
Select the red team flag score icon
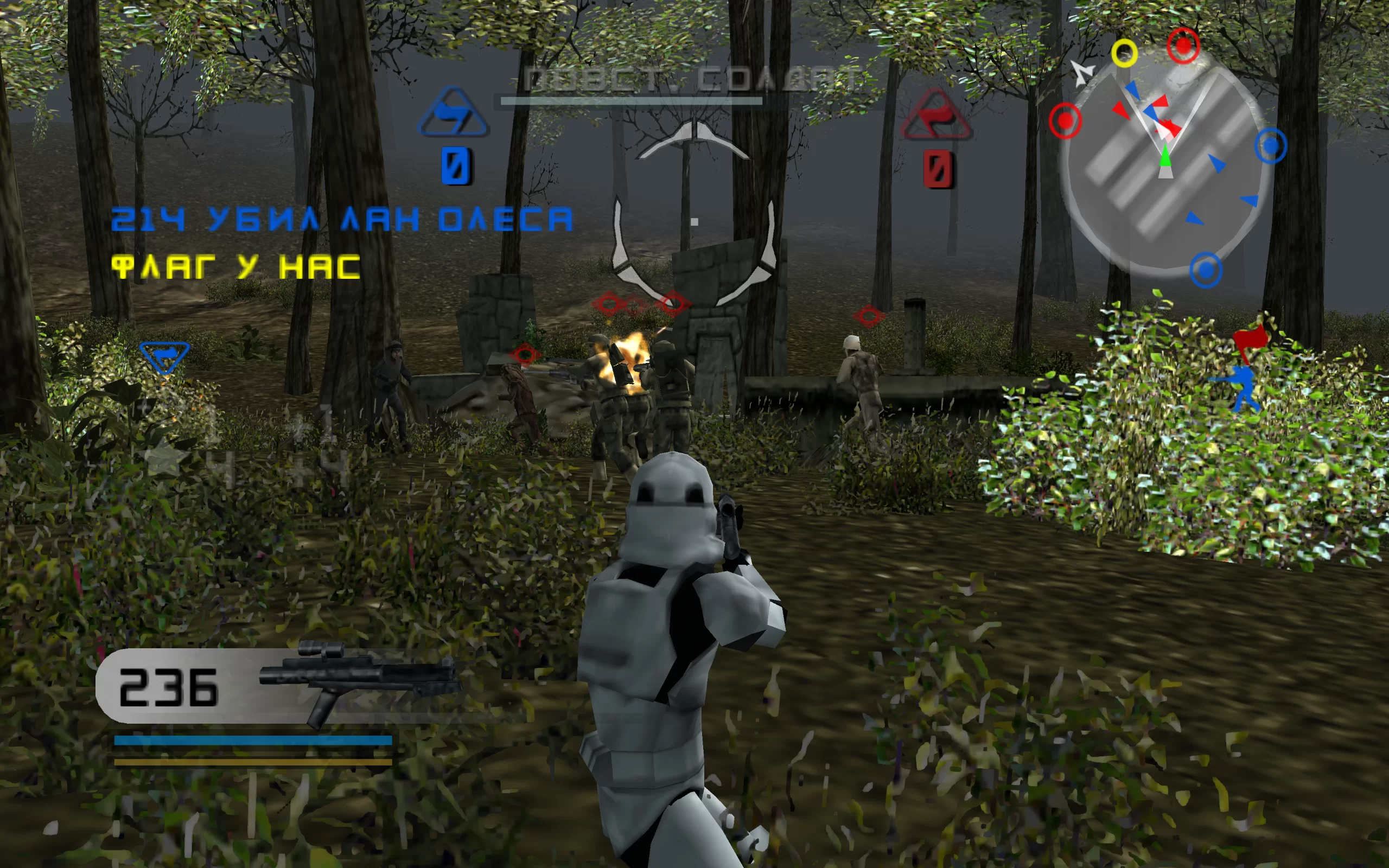pyautogui.click(x=936, y=116)
